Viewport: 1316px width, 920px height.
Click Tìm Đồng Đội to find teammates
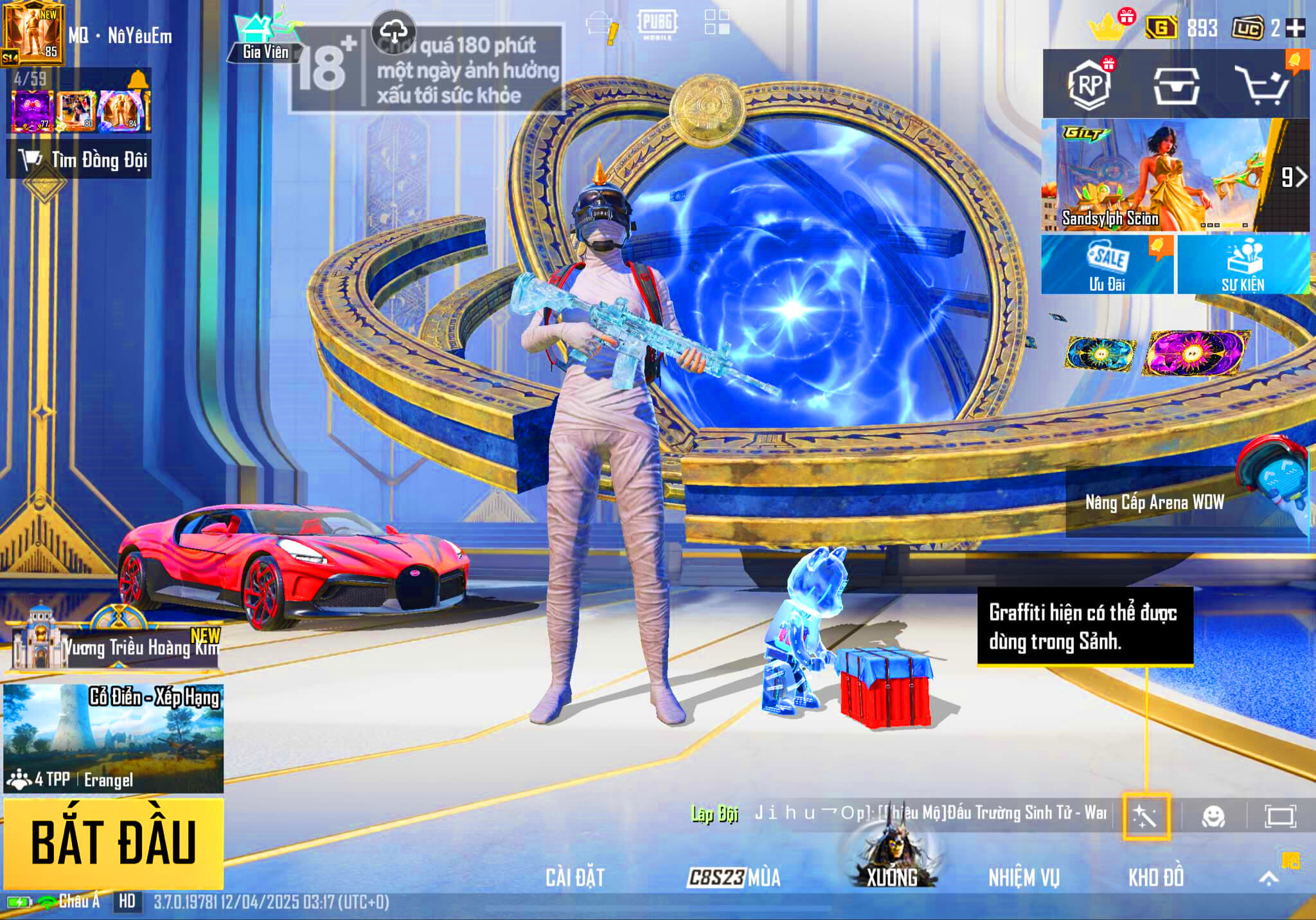[80, 159]
